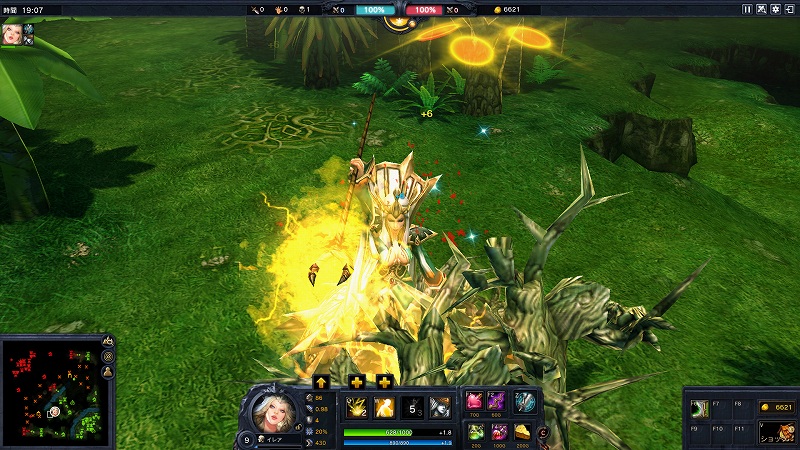The width and height of the screenshot is (800, 450).
Task: Select the golden cheese wedge item
Action: coord(525,431)
